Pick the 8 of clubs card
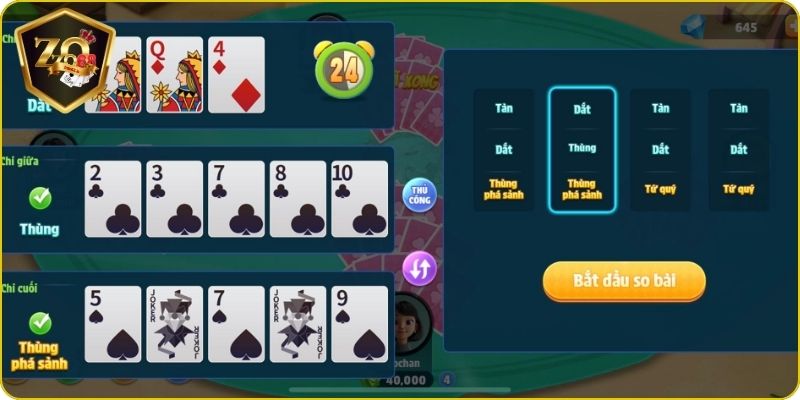The height and width of the screenshot is (400, 800). coord(298,198)
